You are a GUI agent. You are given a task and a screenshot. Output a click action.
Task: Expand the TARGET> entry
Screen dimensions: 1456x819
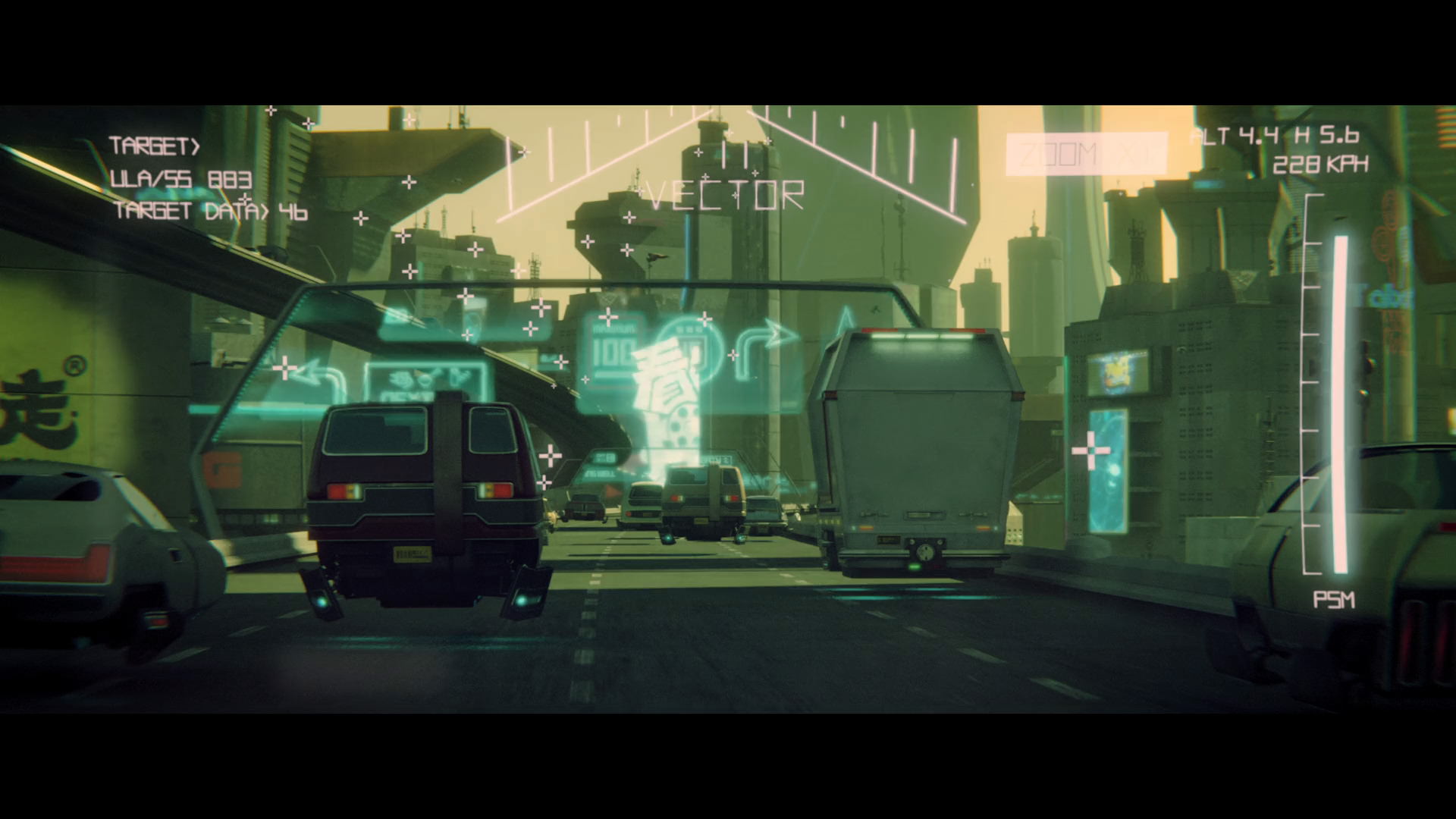(x=155, y=144)
